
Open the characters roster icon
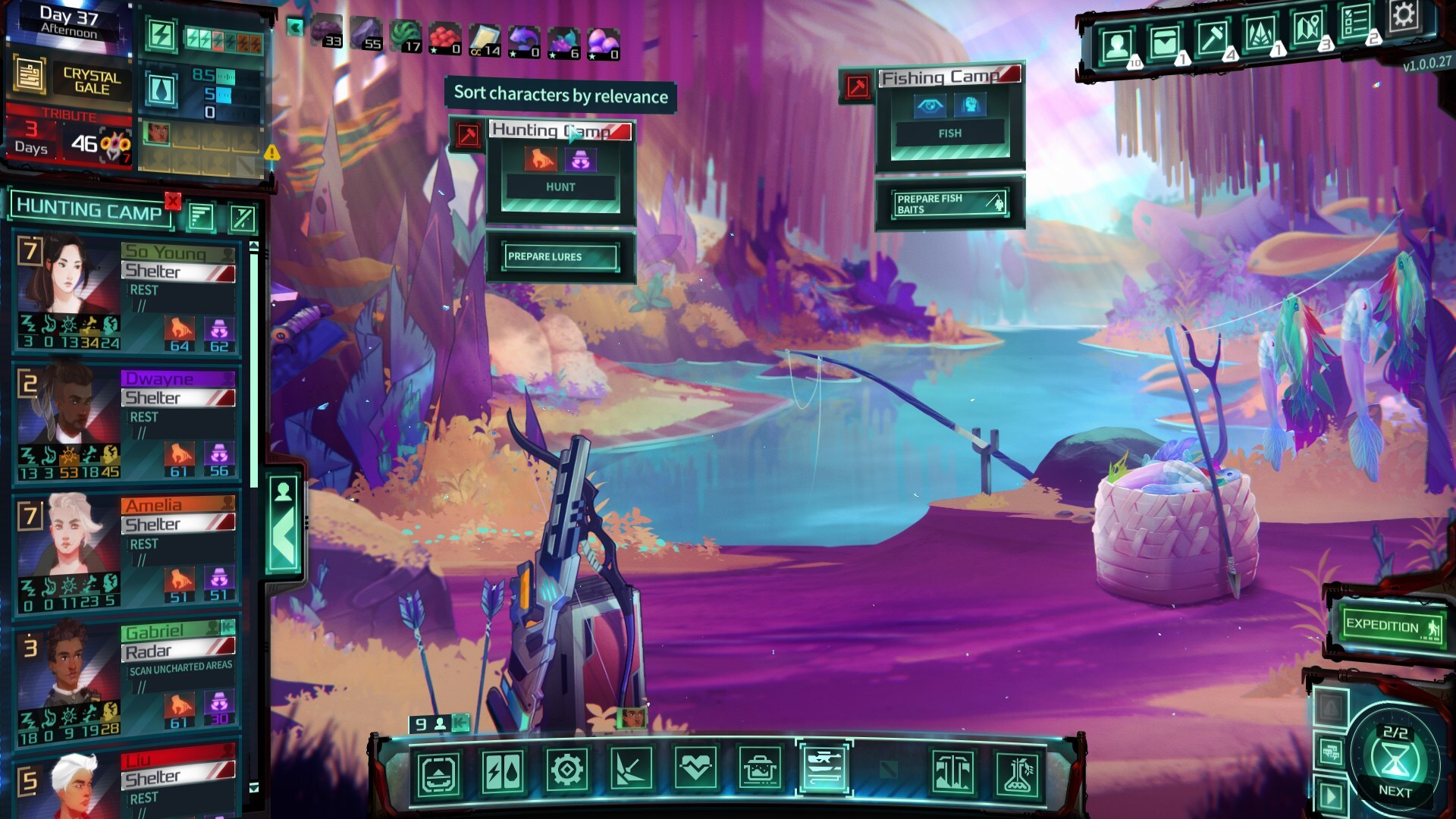tap(1117, 45)
